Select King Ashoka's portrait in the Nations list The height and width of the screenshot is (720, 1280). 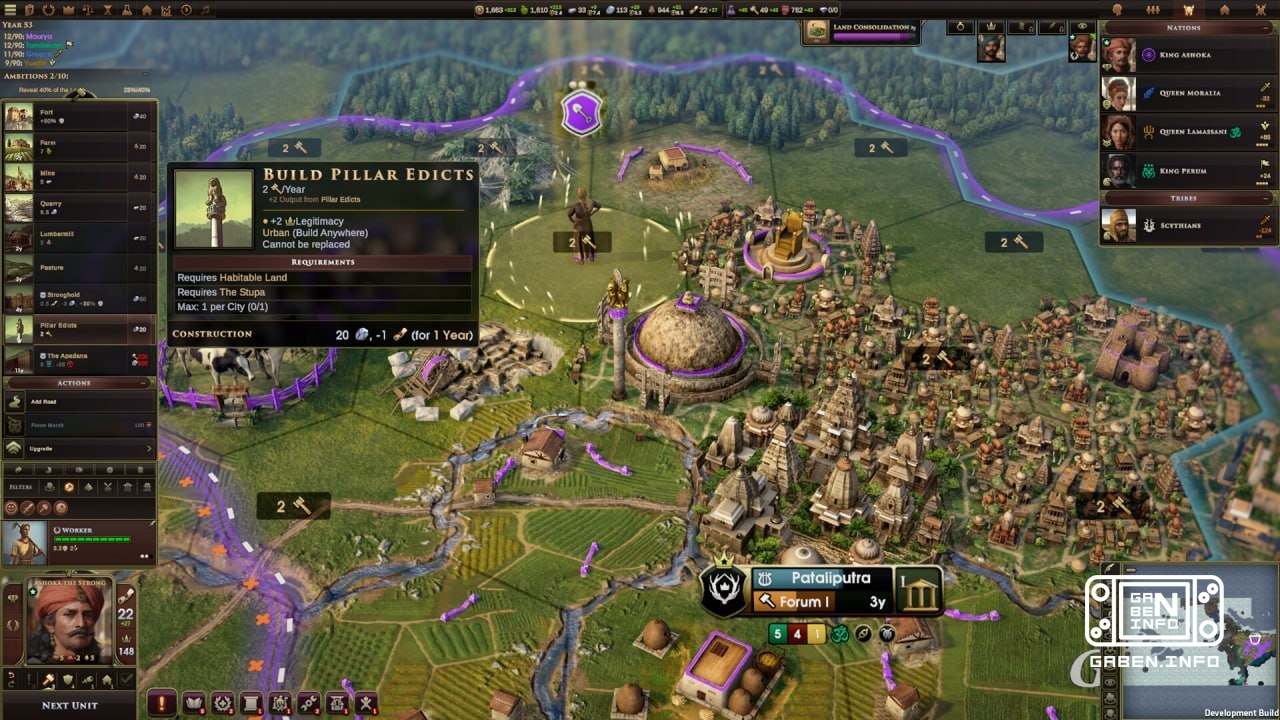1118,53
